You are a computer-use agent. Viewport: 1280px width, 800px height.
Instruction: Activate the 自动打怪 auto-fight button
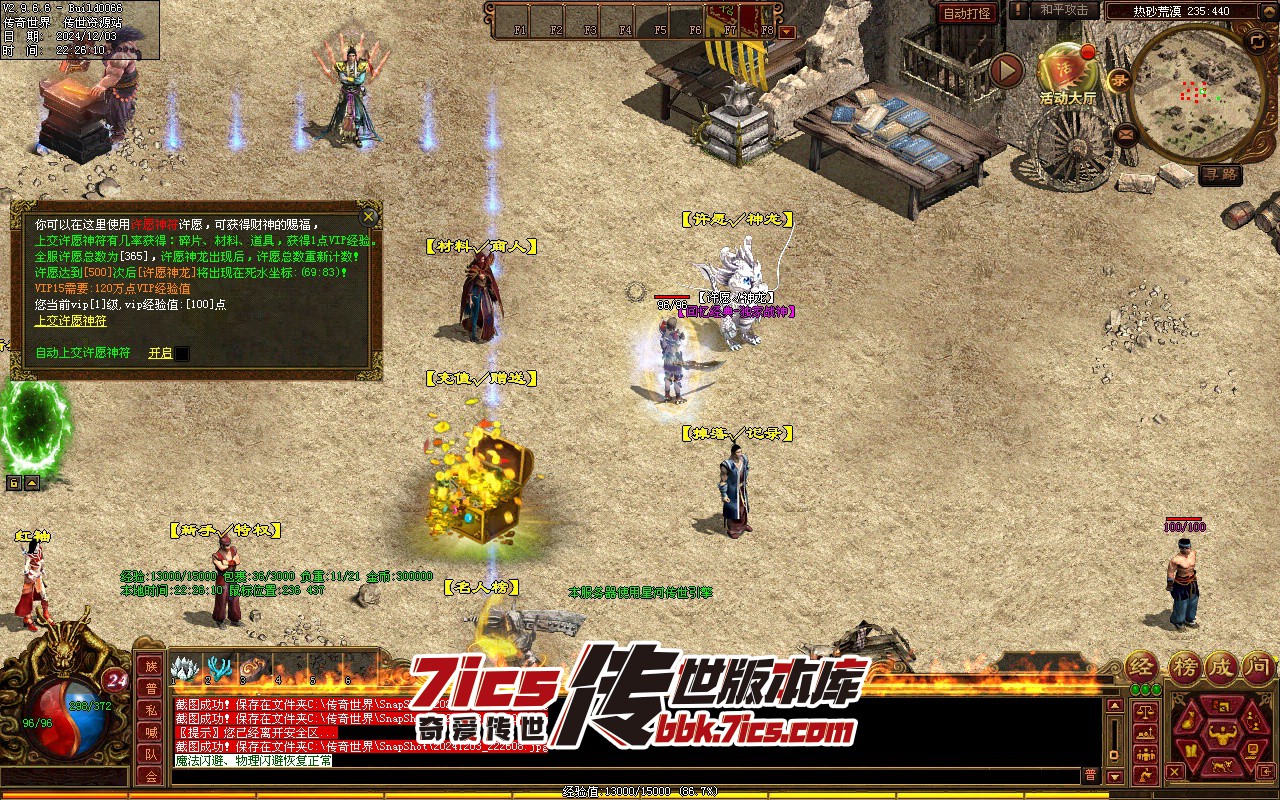(967, 13)
